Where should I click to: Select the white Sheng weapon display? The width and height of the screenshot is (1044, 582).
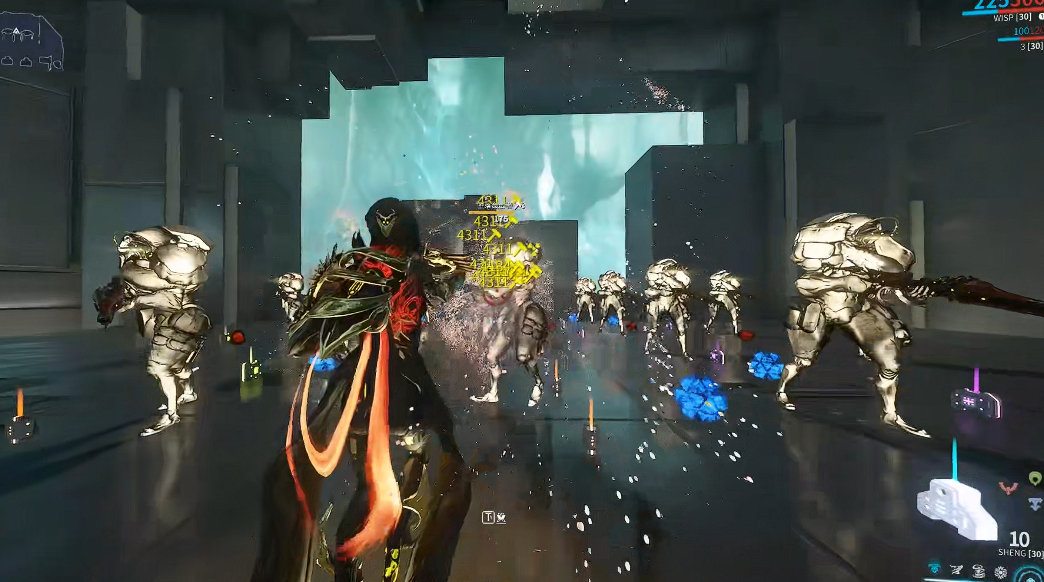957,507
